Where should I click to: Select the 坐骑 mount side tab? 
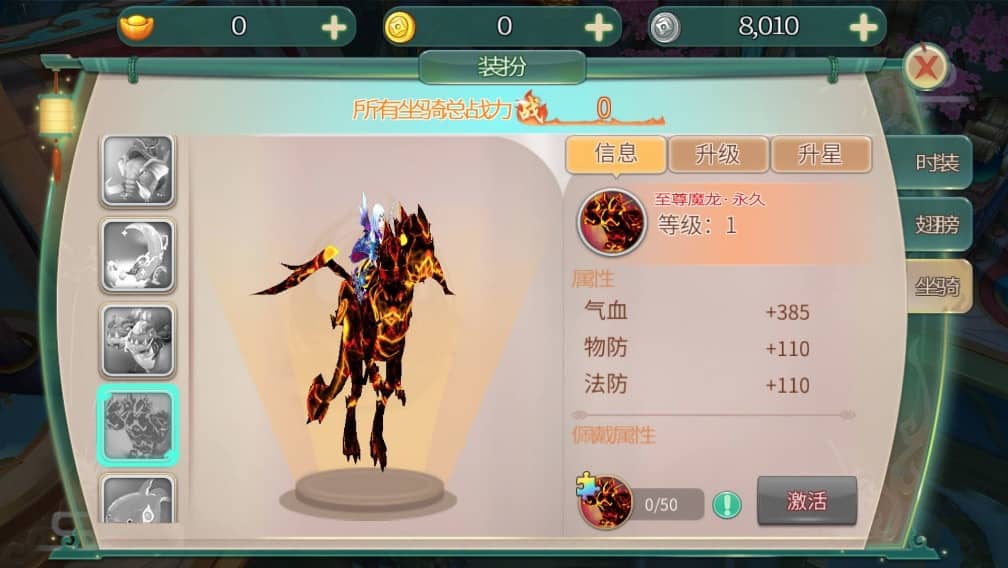[937, 288]
